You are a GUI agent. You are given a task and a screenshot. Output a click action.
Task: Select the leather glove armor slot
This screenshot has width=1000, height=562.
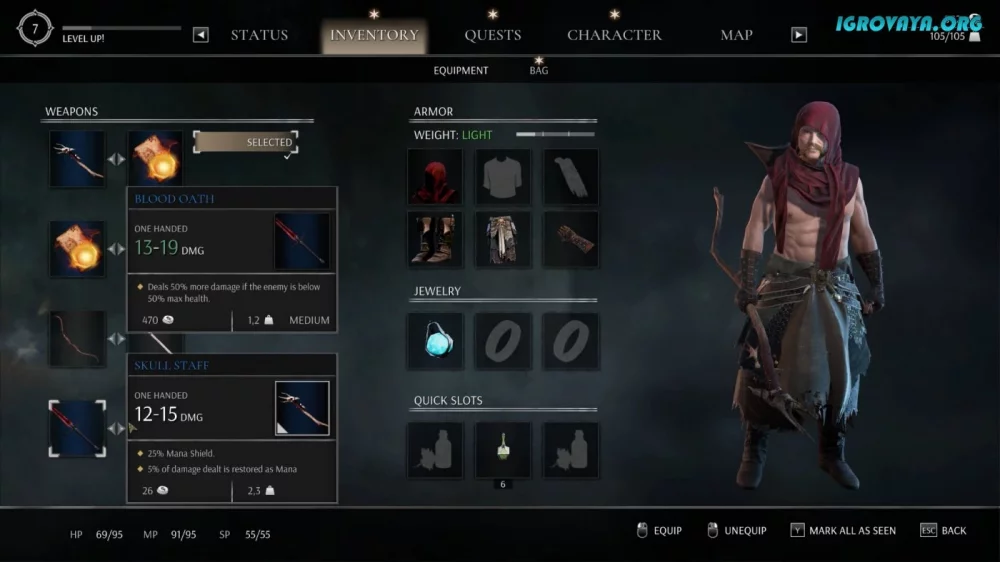(571, 239)
